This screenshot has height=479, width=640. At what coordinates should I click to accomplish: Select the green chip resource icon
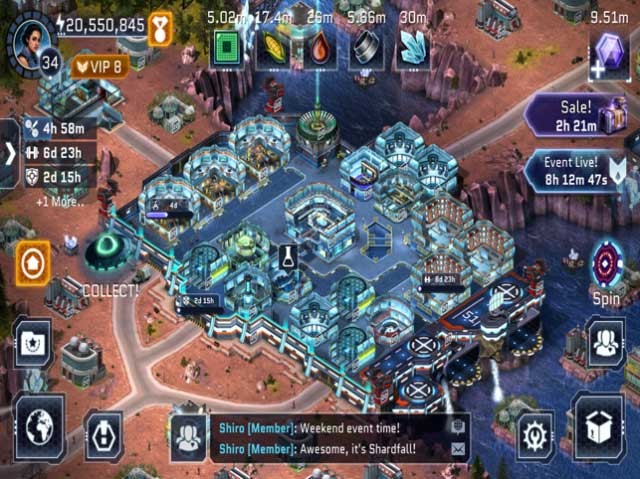point(226,48)
